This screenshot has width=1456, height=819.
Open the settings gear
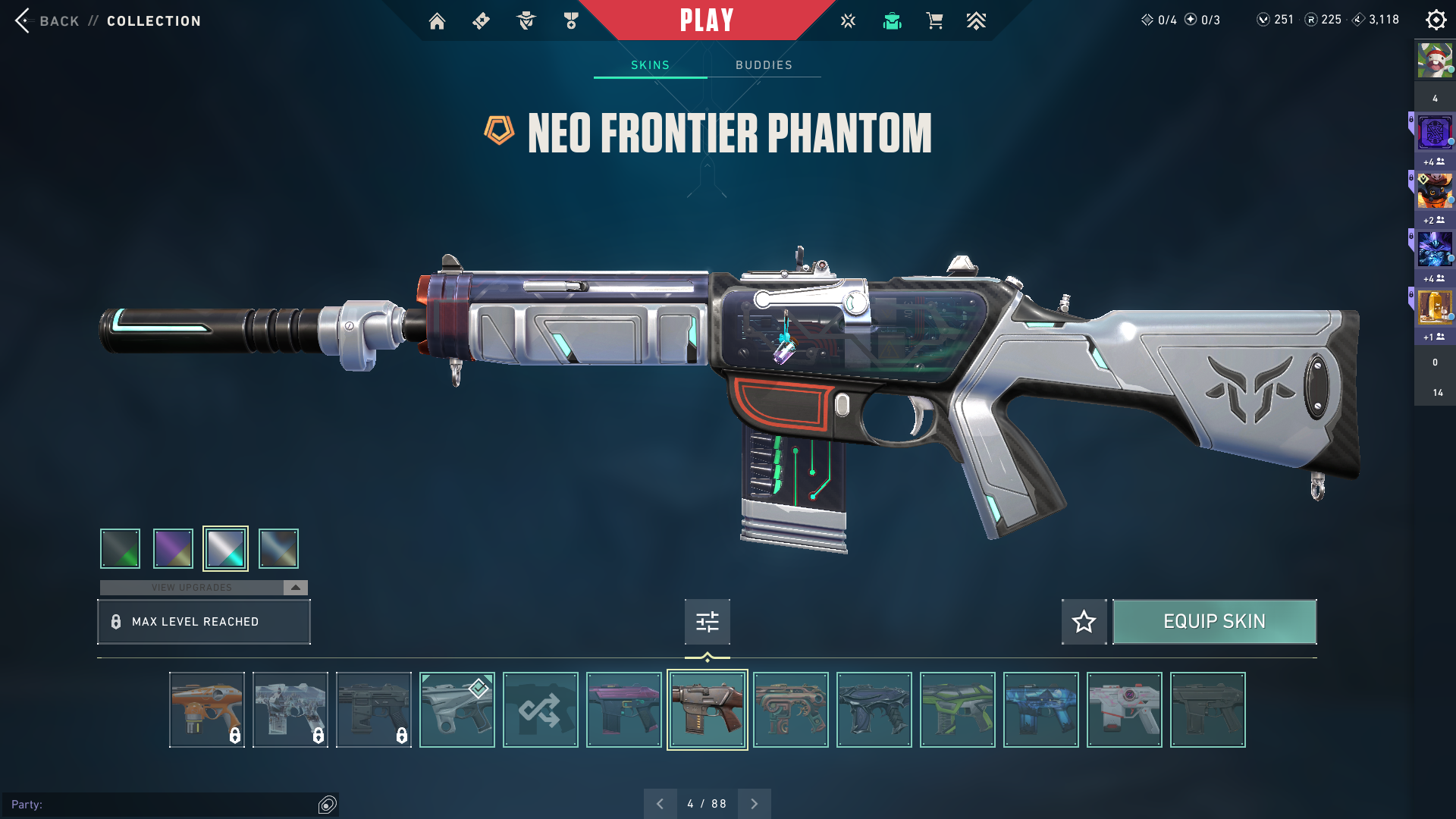coord(1436,20)
